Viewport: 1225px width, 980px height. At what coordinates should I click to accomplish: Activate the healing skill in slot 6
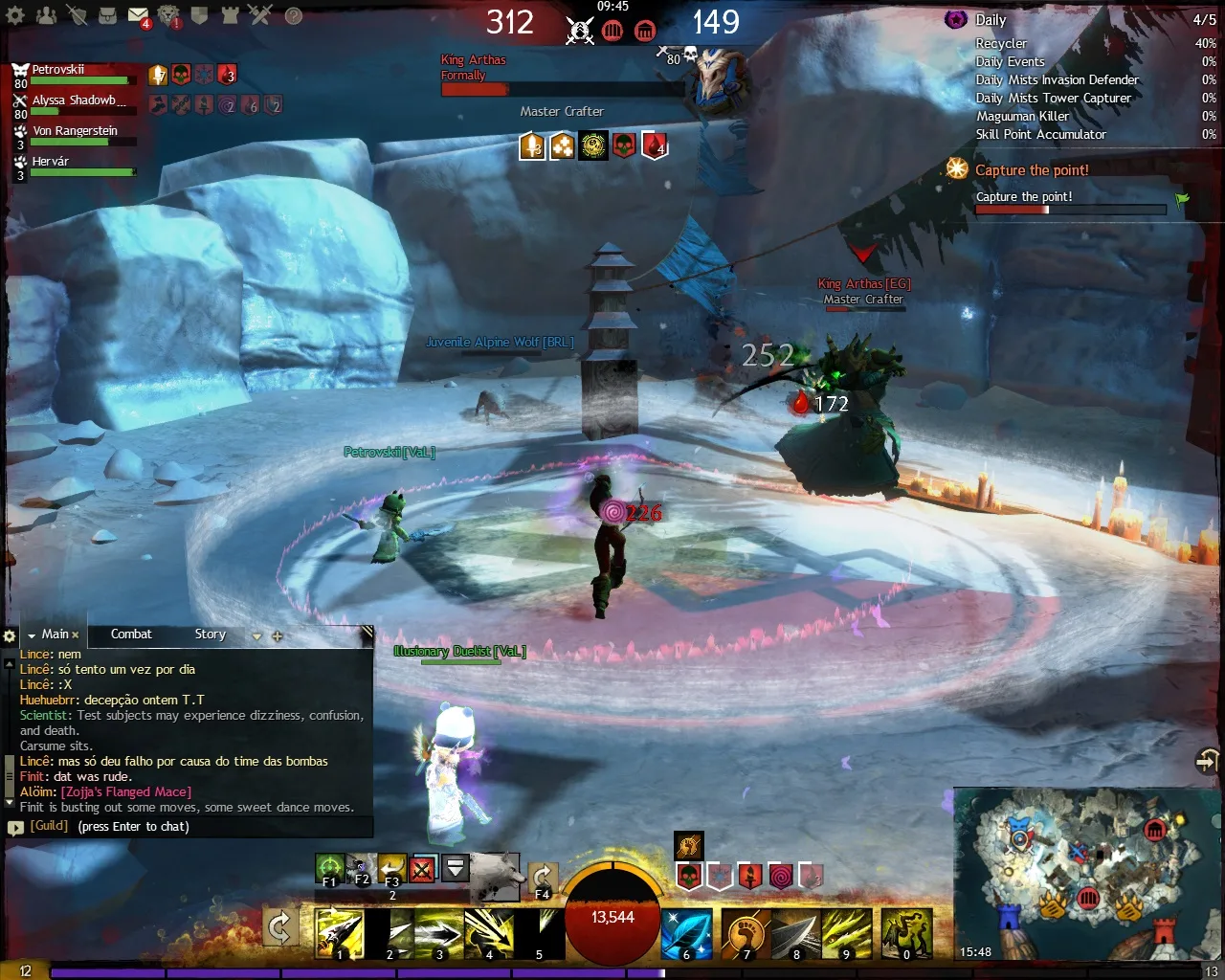[x=686, y=932]
